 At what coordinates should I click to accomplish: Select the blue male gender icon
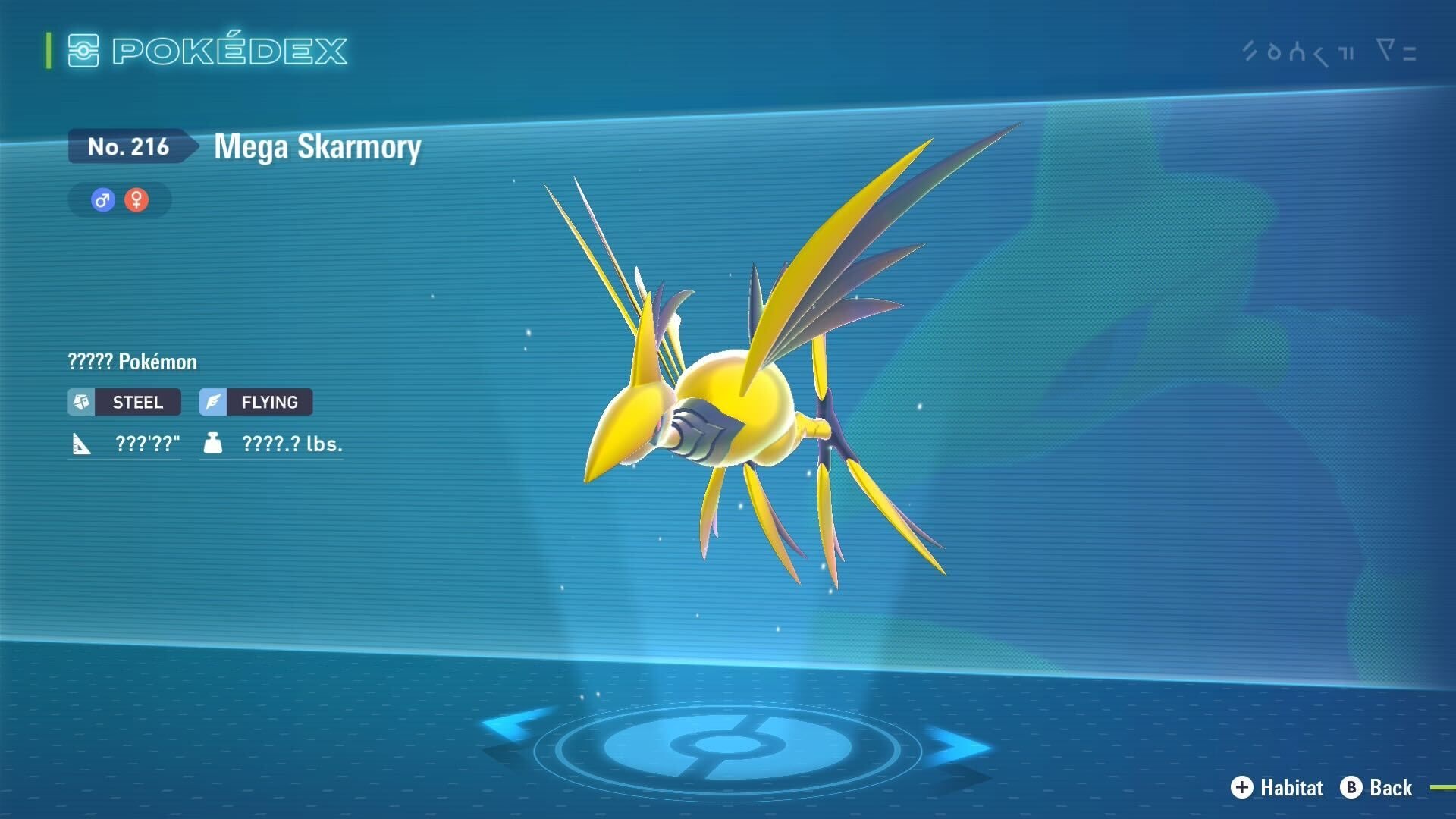point(102,200)
